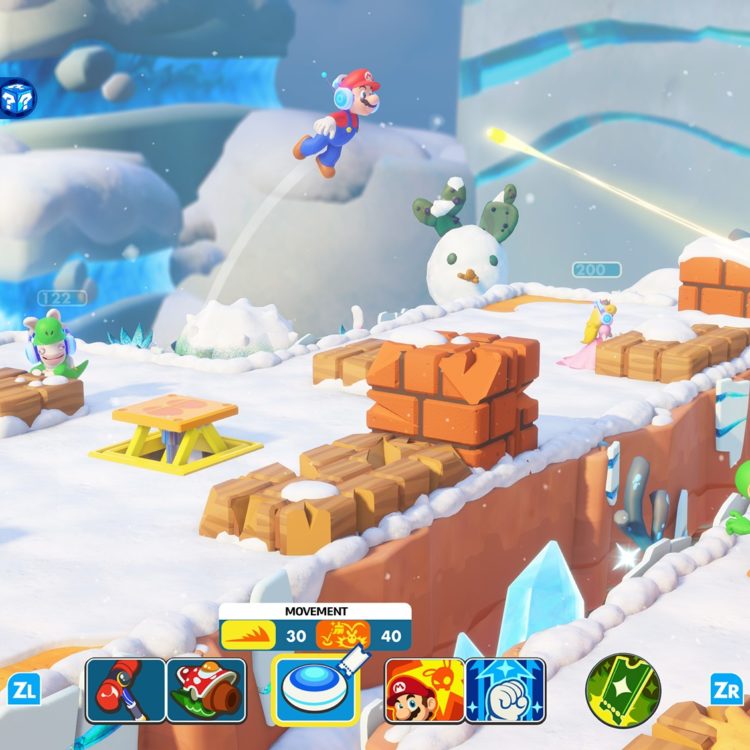The image size is (750, 750).
Task: Click the blue question-mark cube icon
Action: [17, 98]
